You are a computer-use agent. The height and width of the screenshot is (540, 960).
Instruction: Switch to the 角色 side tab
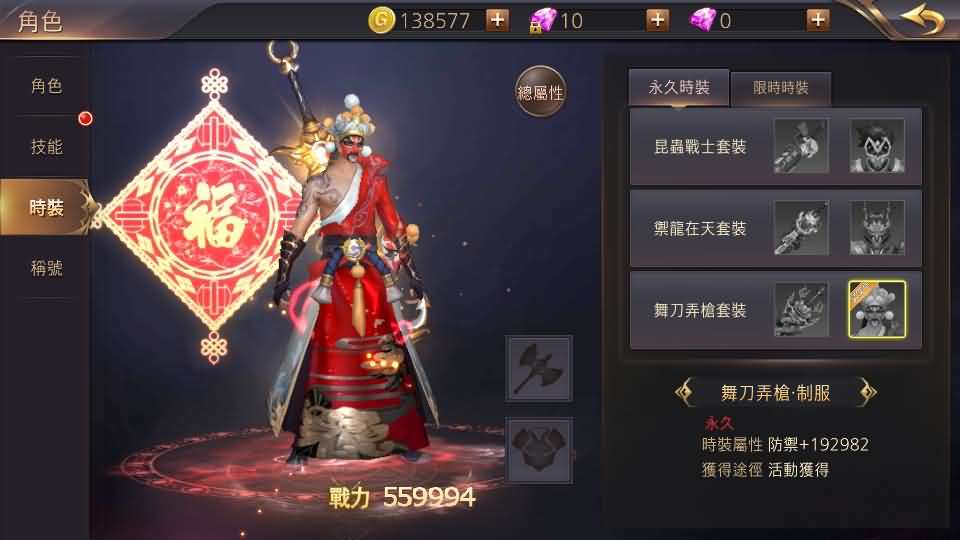click(46, 86)
